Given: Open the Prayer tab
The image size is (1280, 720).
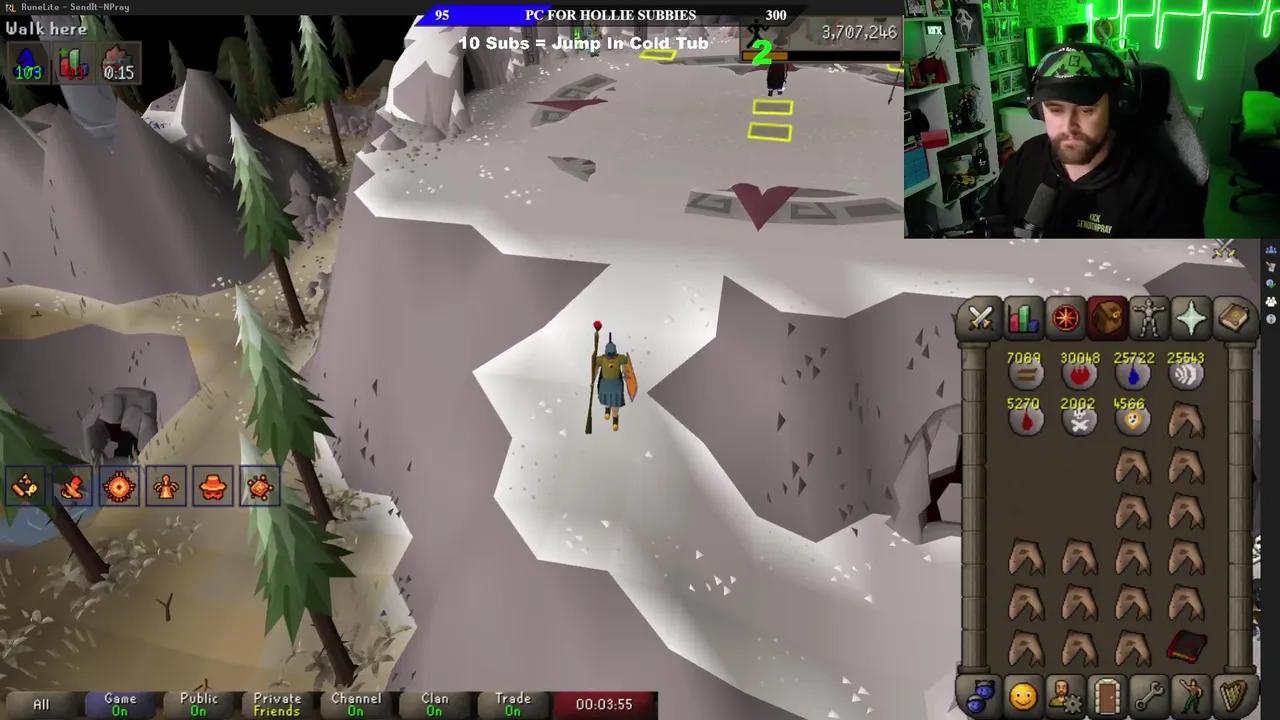Looking at the screenshot, I should (1191, 318).
